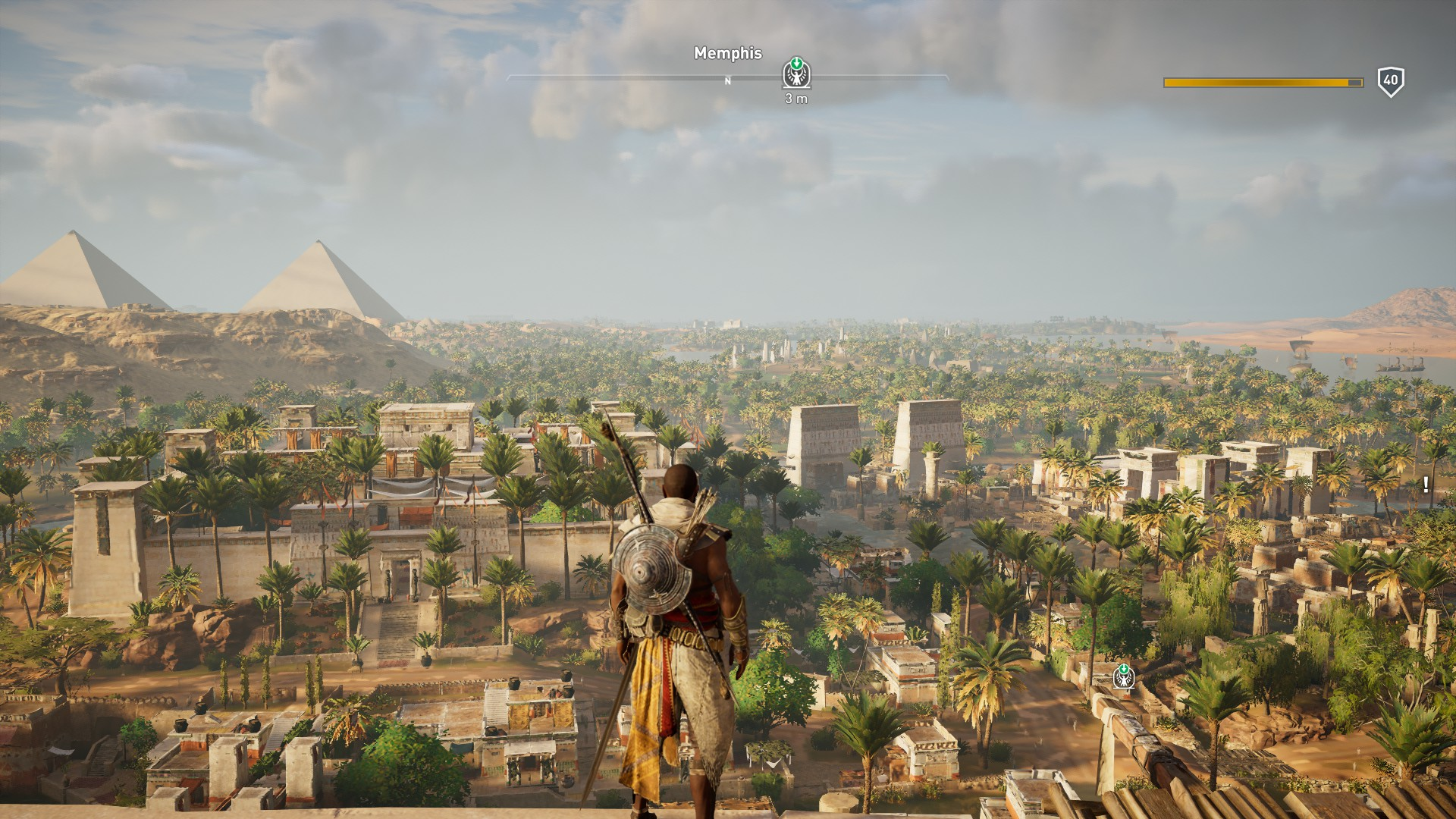Click the green arrow atop the objective icon
This screenshot has height=819, width=1456.
coord(795,64)
